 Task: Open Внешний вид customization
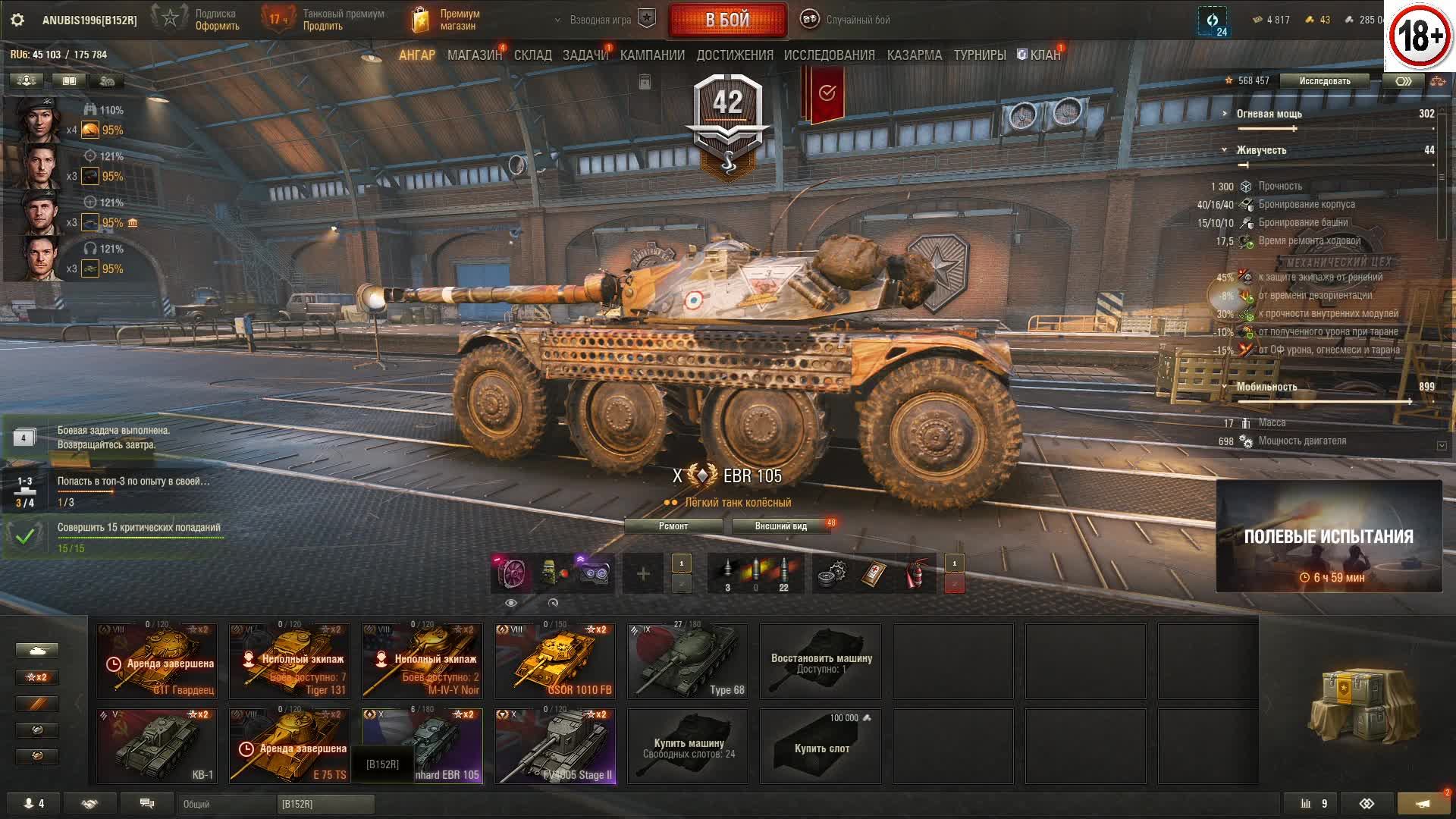coord(780,526)
